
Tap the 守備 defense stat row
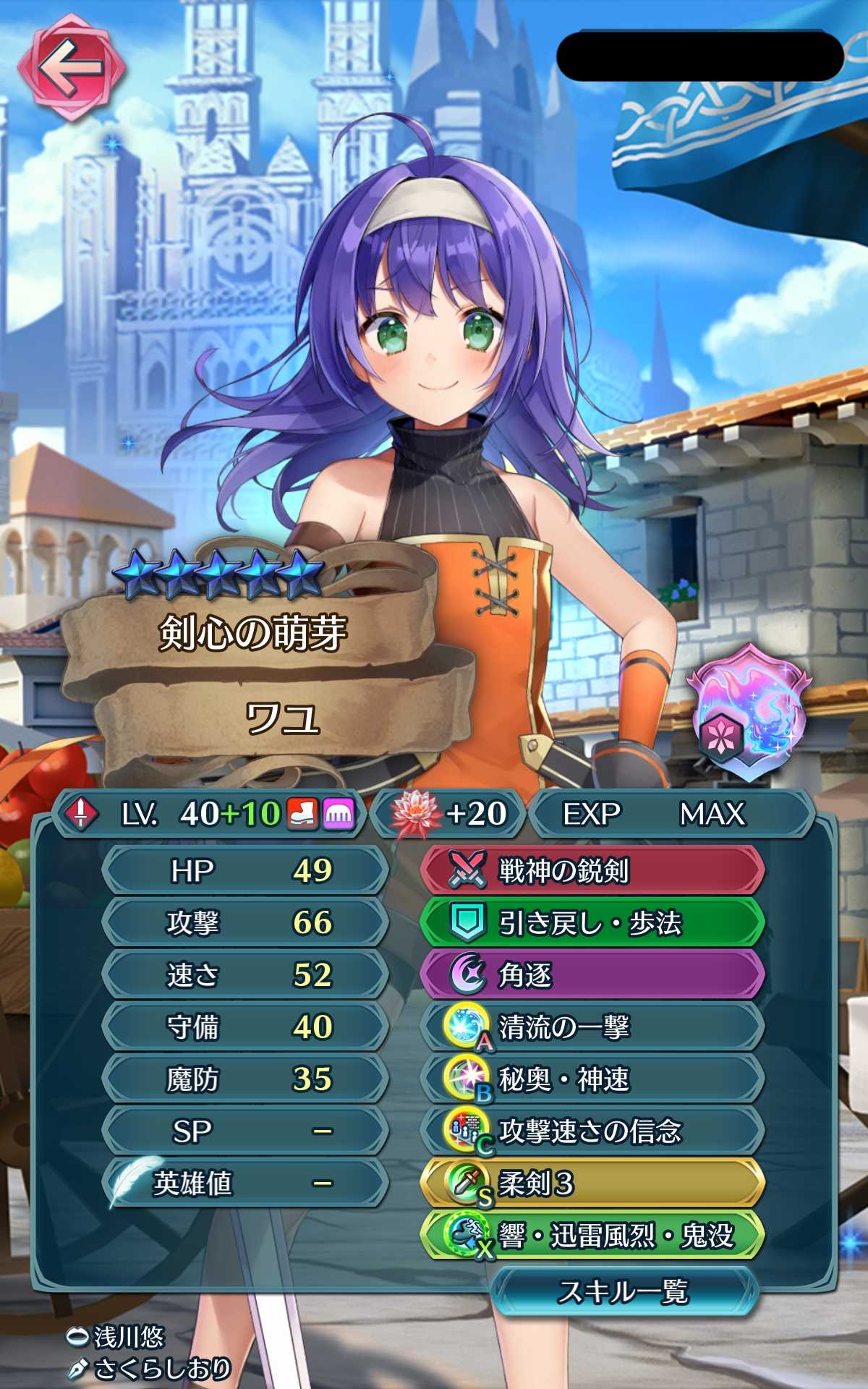pos(246,1027)
